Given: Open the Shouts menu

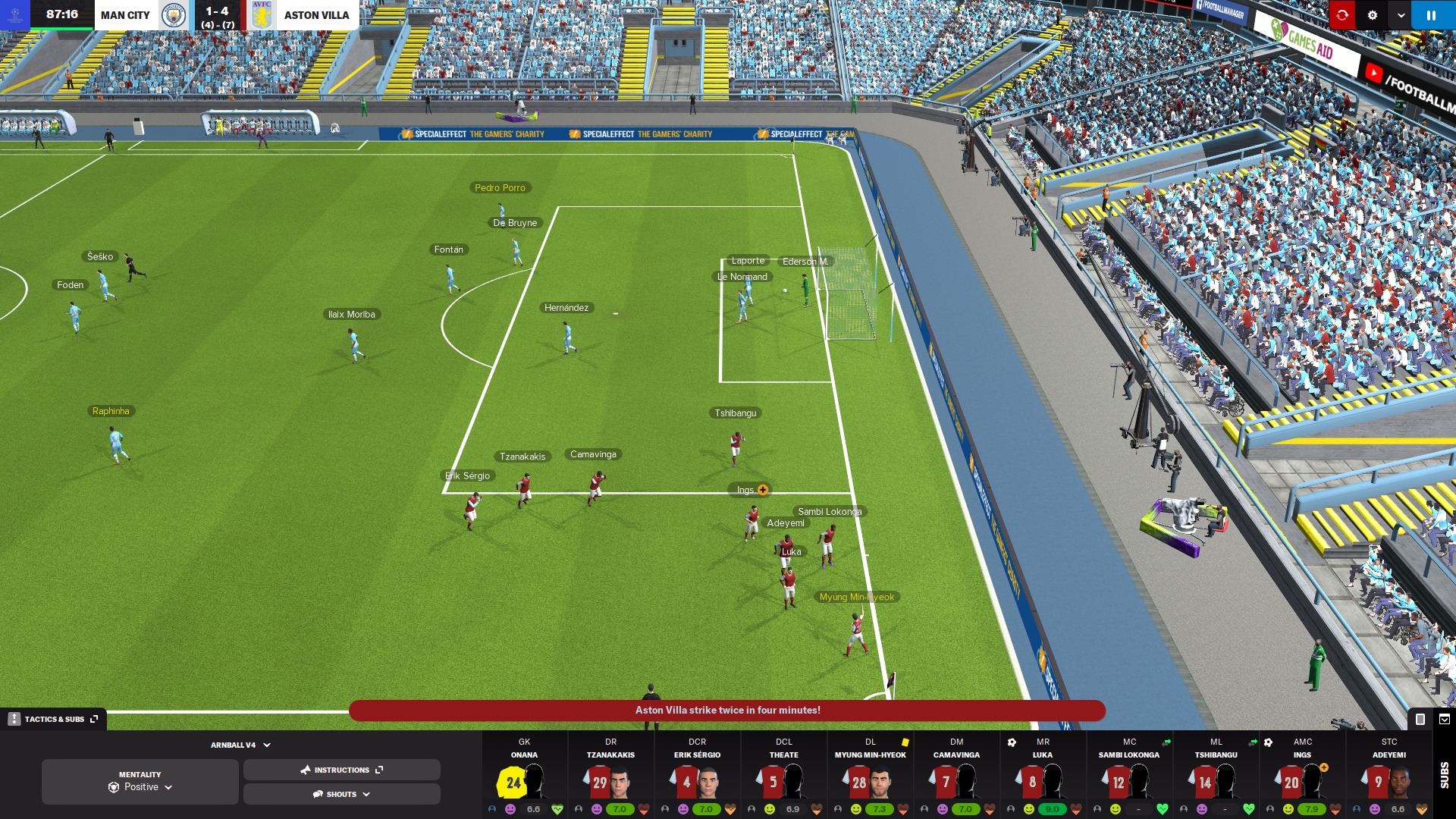Looking at the screenshot, I should [x=341, y=794].
